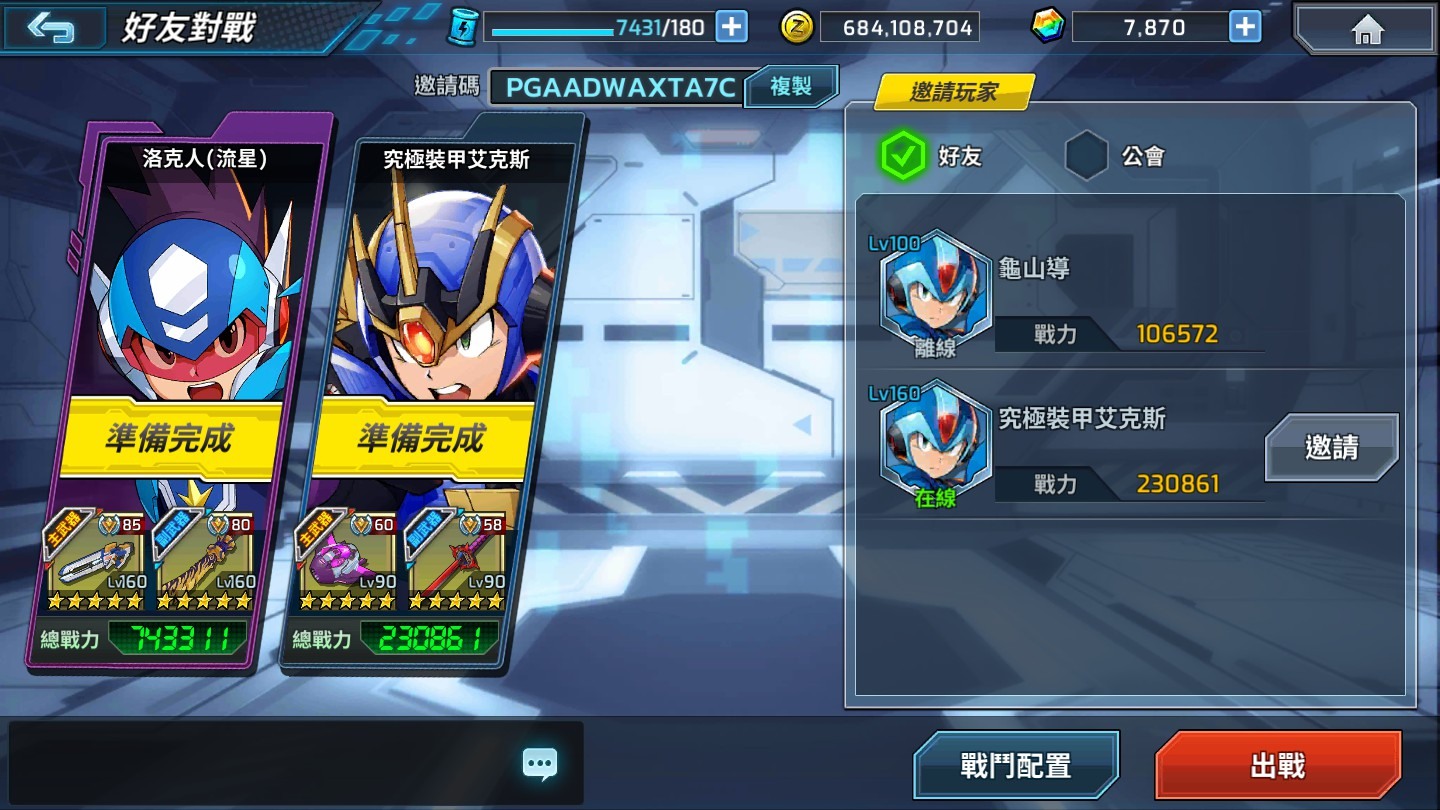Open the chat bubble at screen bottom
The image size is (1440, 810).
tap(539, 763)
